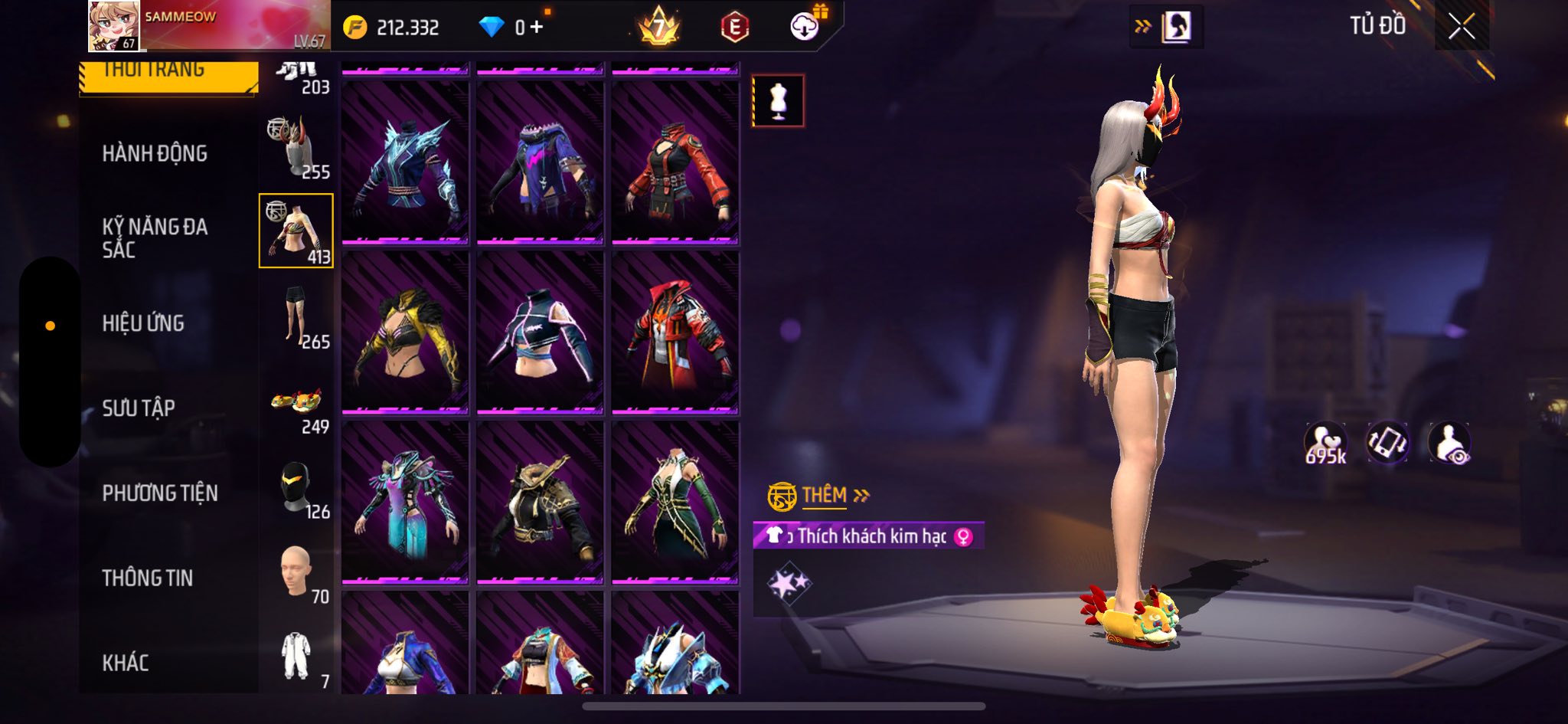1568x724 pixels.
Task: Select the black face mask subcategory
Action: (x=296, y=487)
